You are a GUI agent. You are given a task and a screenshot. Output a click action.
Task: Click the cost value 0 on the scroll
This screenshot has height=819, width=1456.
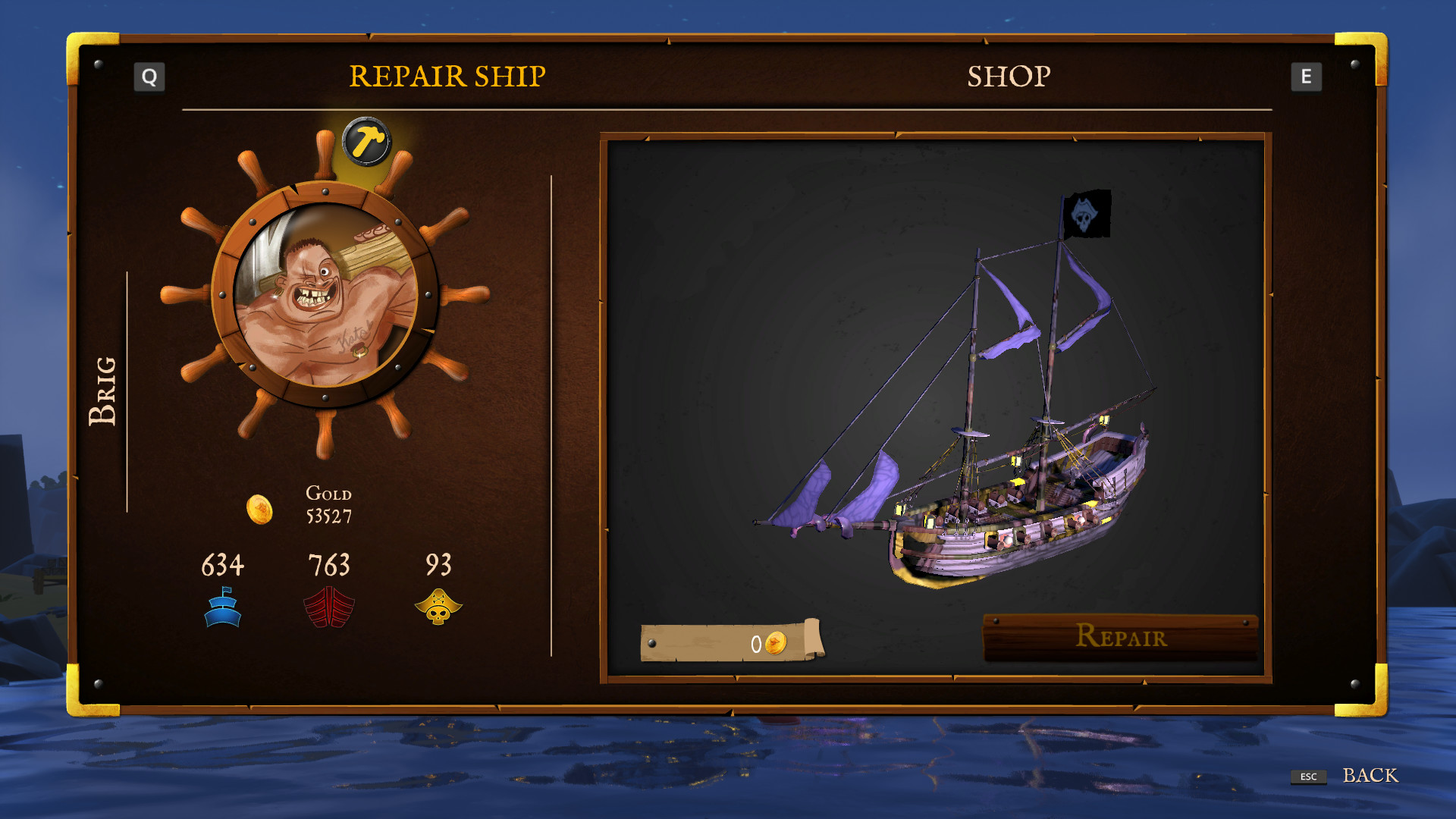(755, 643)
